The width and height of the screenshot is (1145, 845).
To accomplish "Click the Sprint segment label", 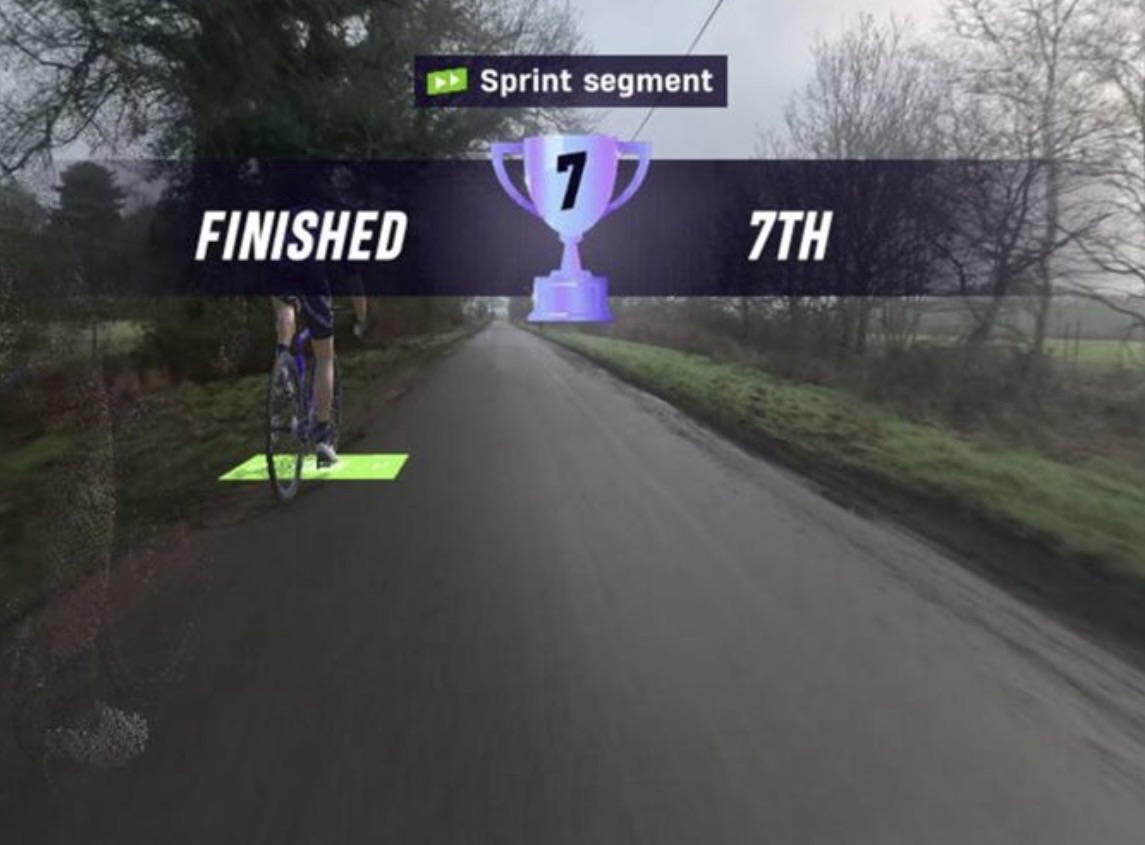I will pos(570,81).
